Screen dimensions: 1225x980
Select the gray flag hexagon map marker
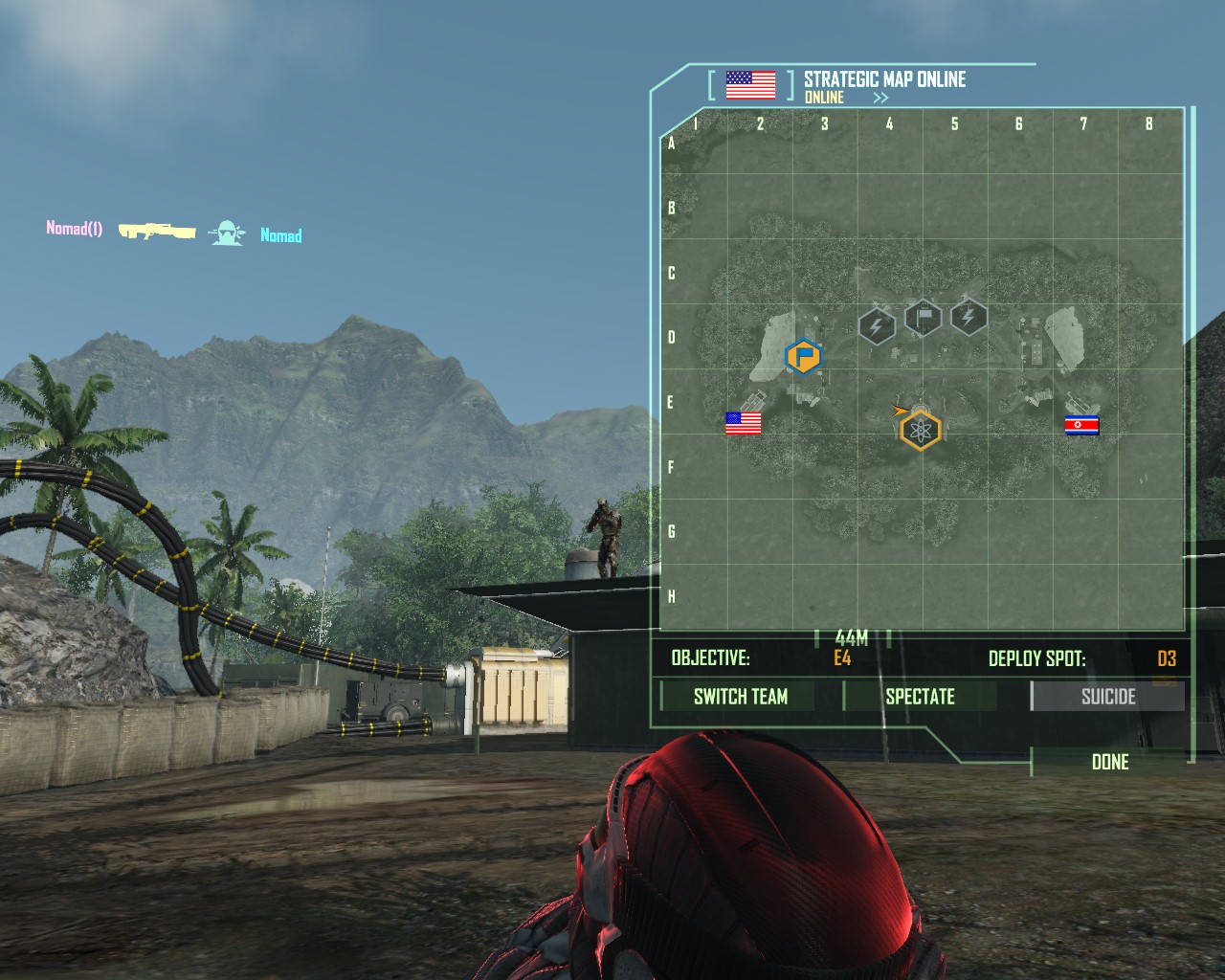pos(923,316)
